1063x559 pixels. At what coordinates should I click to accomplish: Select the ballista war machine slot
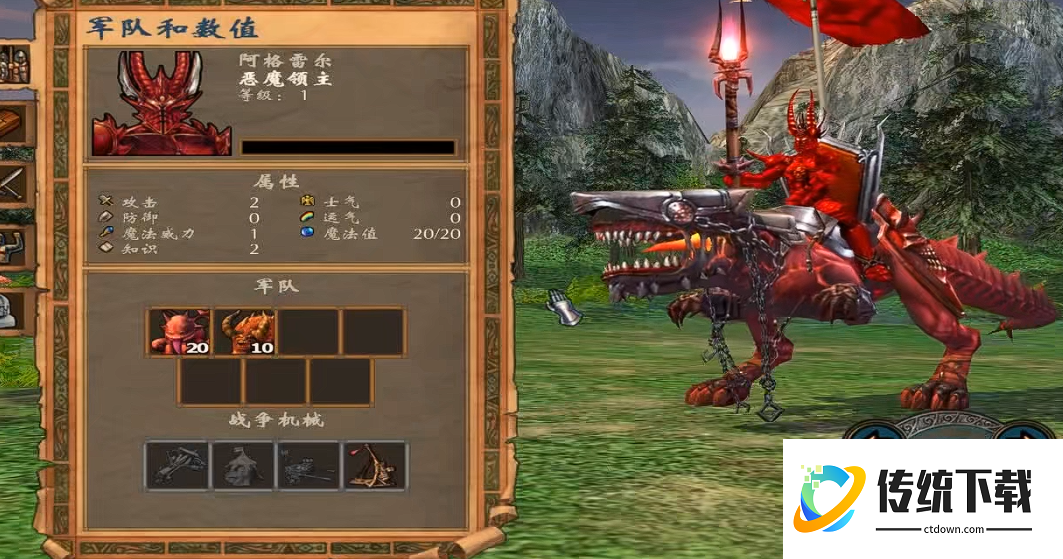[x=177, y=465]
